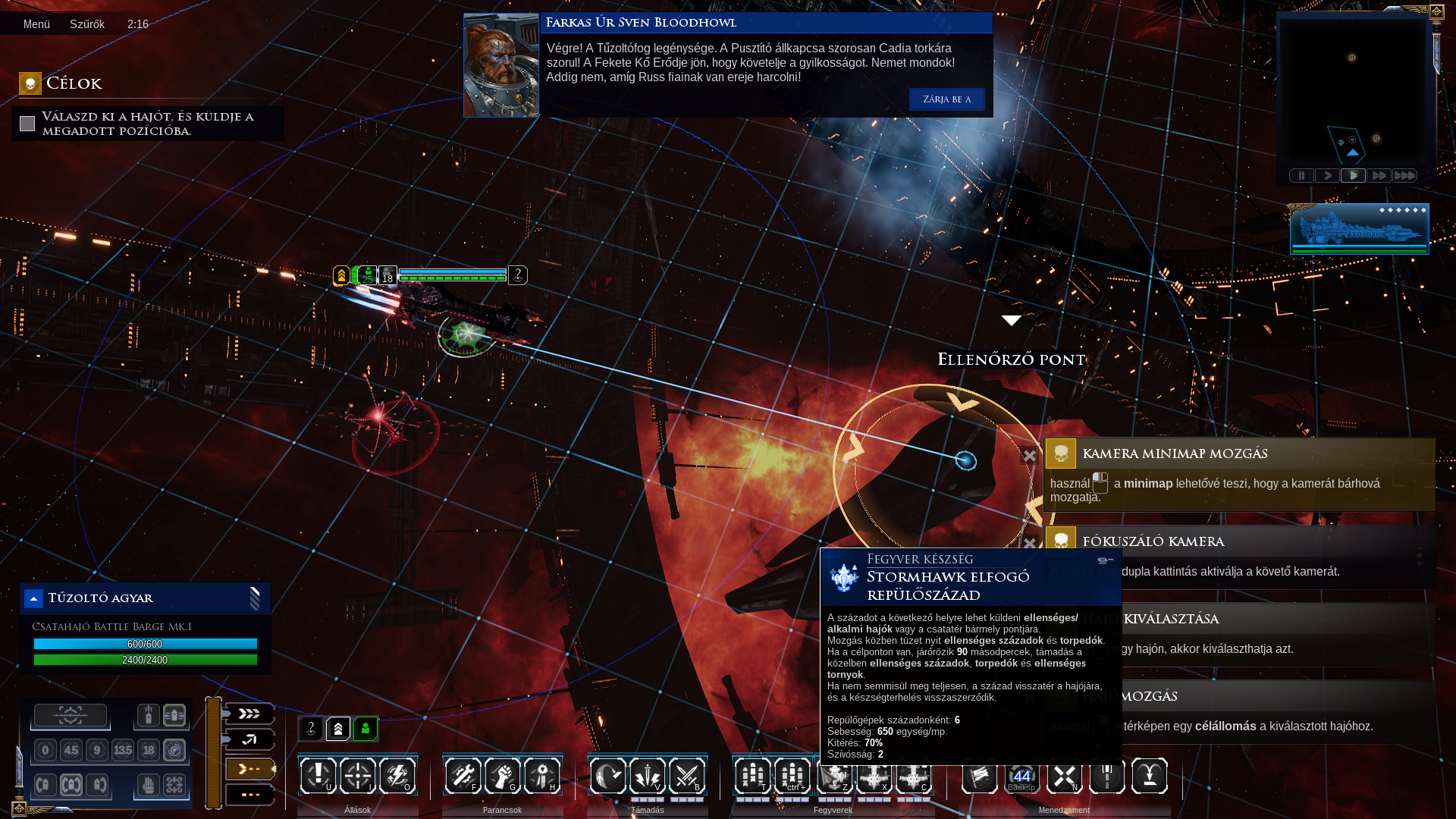1456x819 pixels.
Task: Collapse the Tűzoltó Agyar ship panel
Action: 33,599
